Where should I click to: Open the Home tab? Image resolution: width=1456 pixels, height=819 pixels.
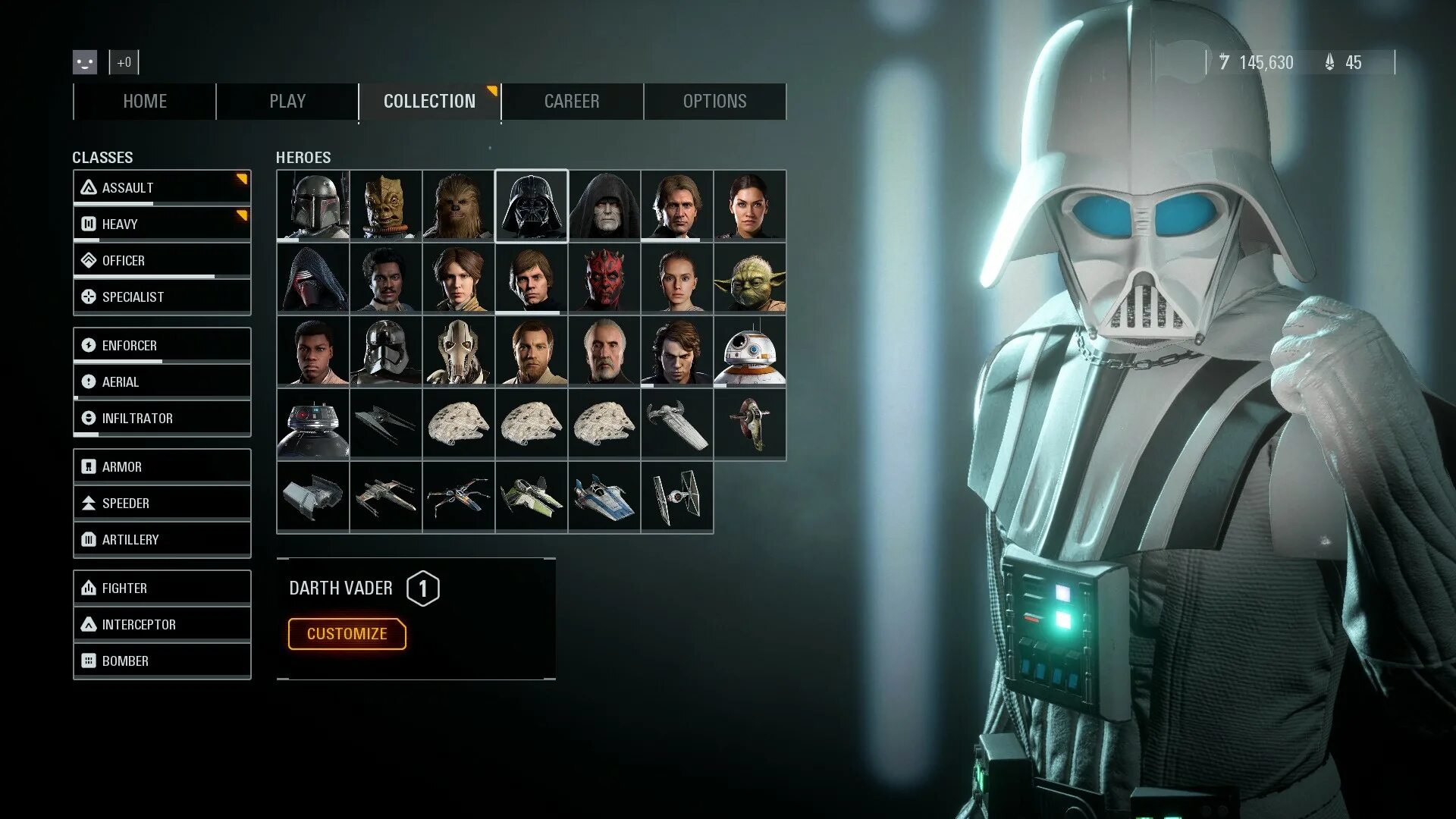coord(145,102)
